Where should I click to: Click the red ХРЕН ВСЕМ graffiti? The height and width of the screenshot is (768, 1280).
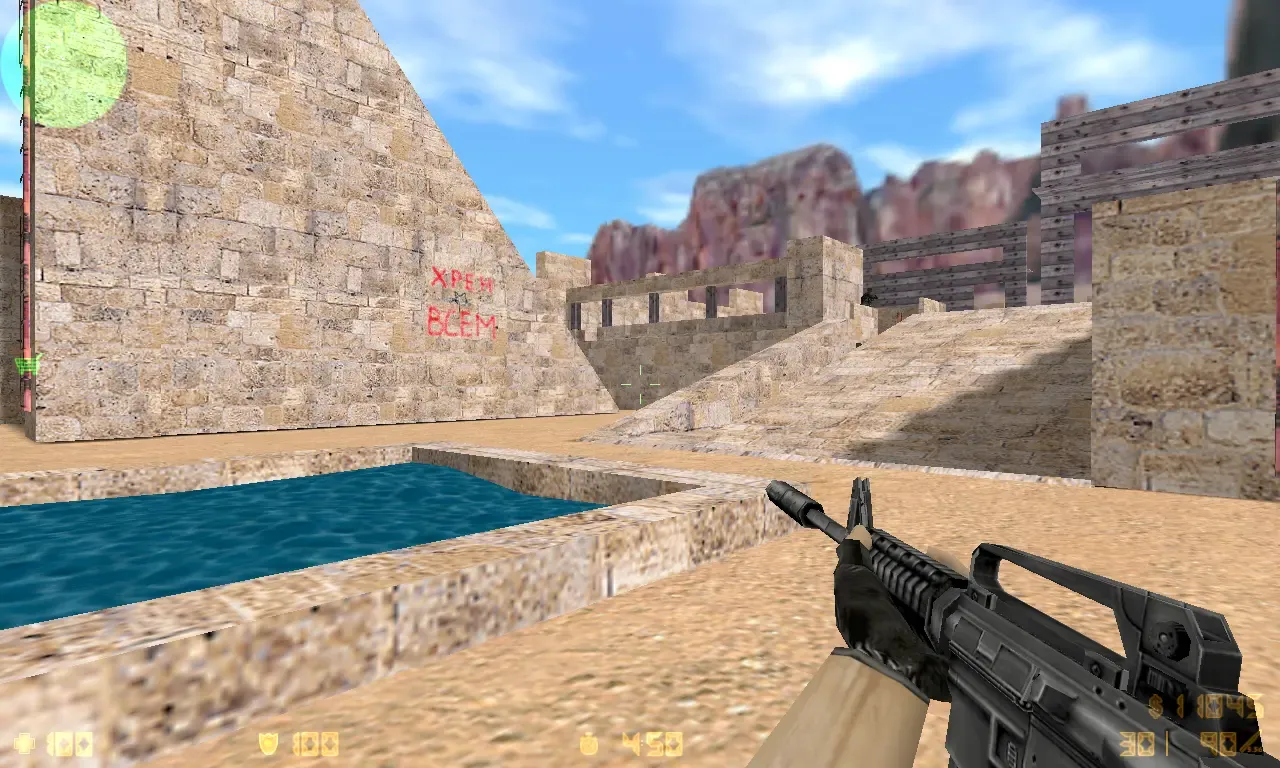click(465, 300)
